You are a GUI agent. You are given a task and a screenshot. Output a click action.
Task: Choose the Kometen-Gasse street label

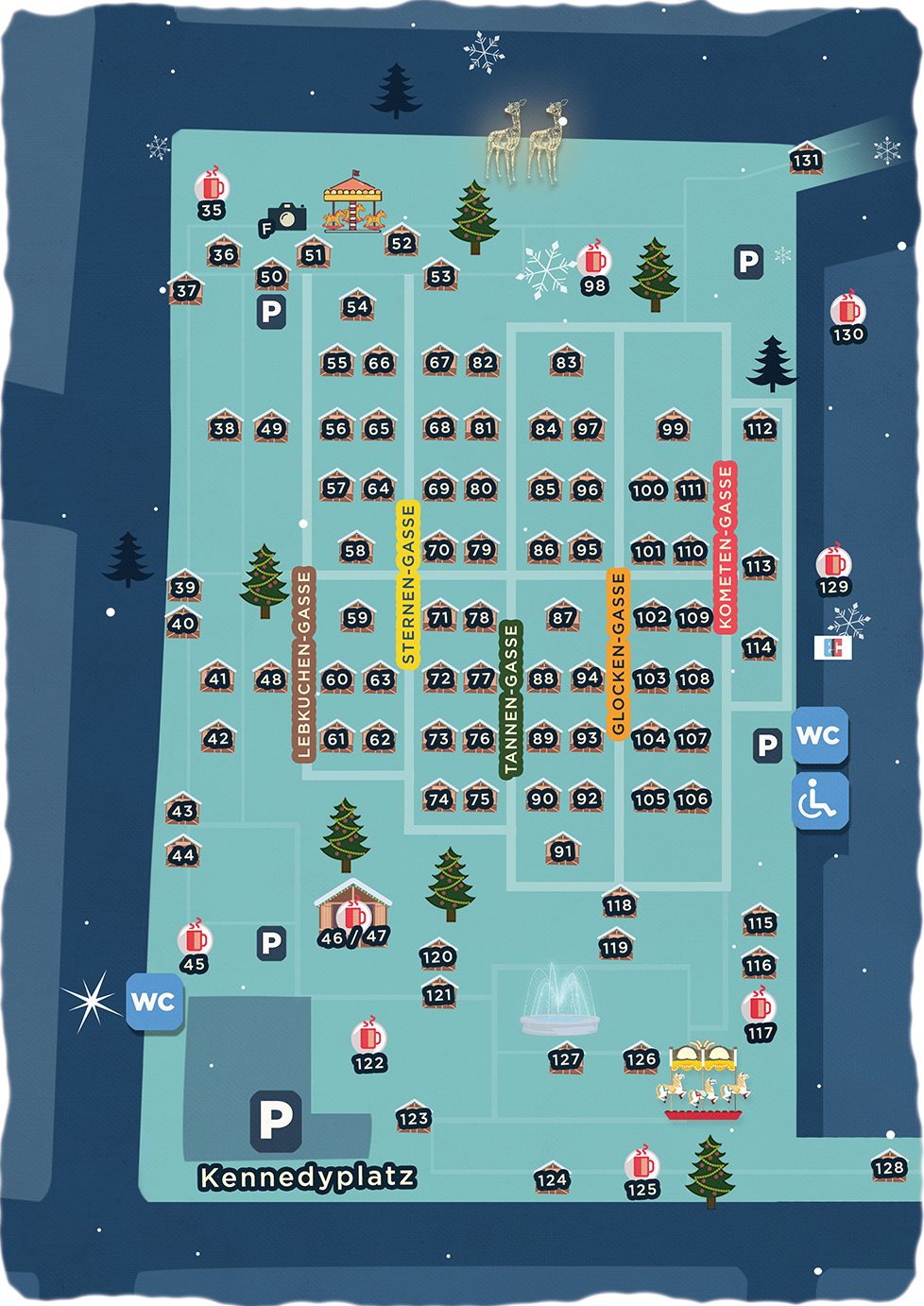point(725,547)
